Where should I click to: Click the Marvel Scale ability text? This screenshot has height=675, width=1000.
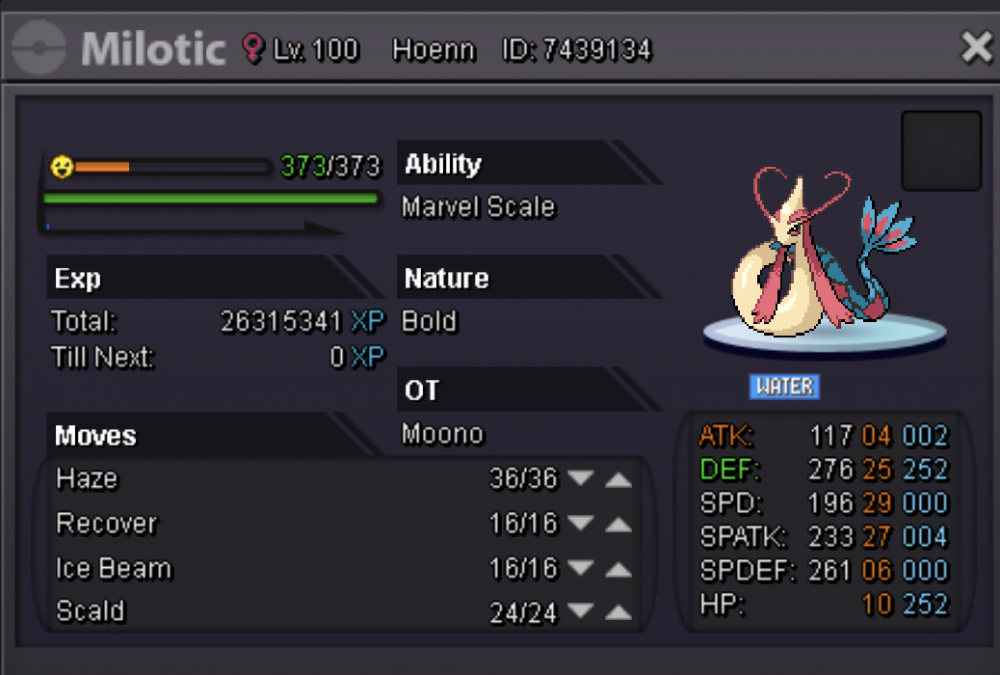coord(478,207)
